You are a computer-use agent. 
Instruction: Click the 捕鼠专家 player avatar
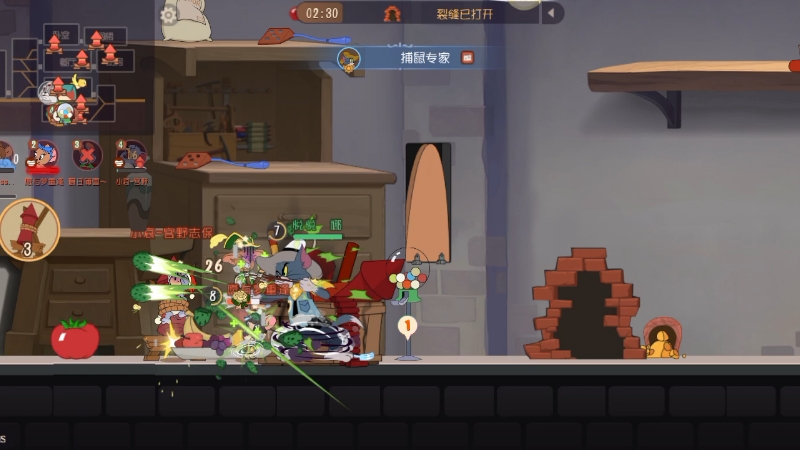click(349, 59)
